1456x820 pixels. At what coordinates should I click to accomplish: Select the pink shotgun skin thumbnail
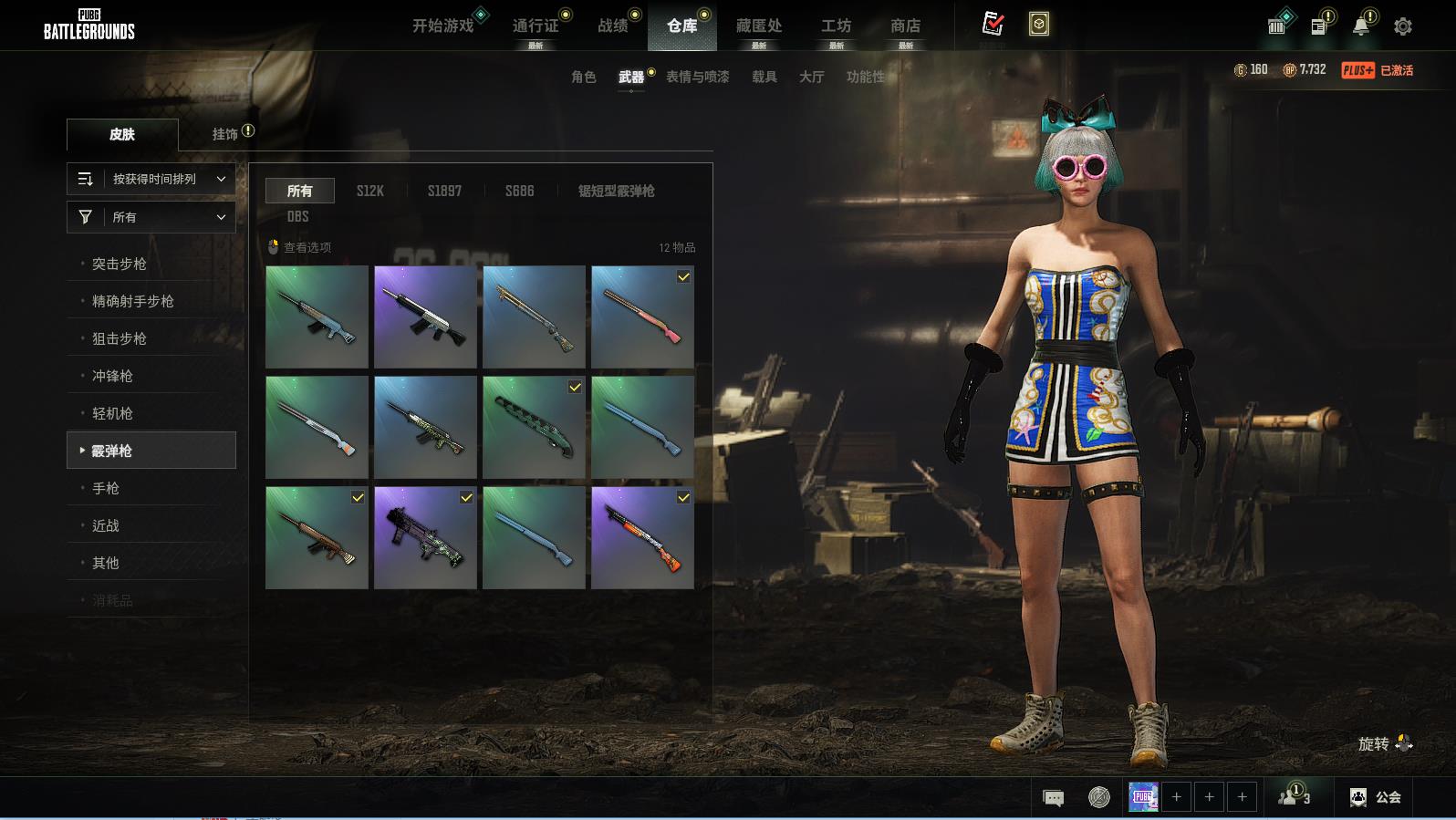pos(642,317)
